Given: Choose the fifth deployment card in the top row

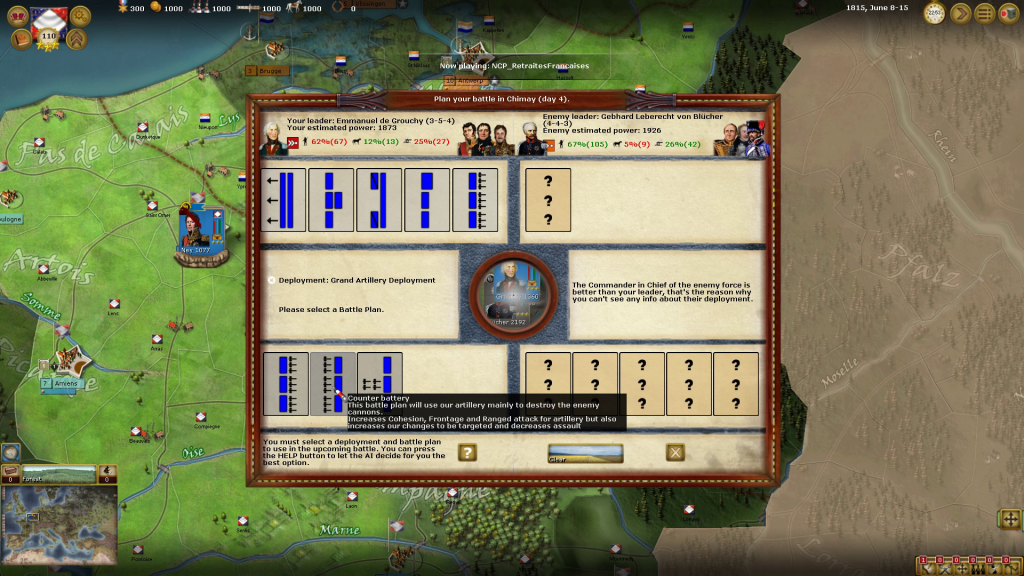Looking at the screenshot, I should tap(476, 200).
